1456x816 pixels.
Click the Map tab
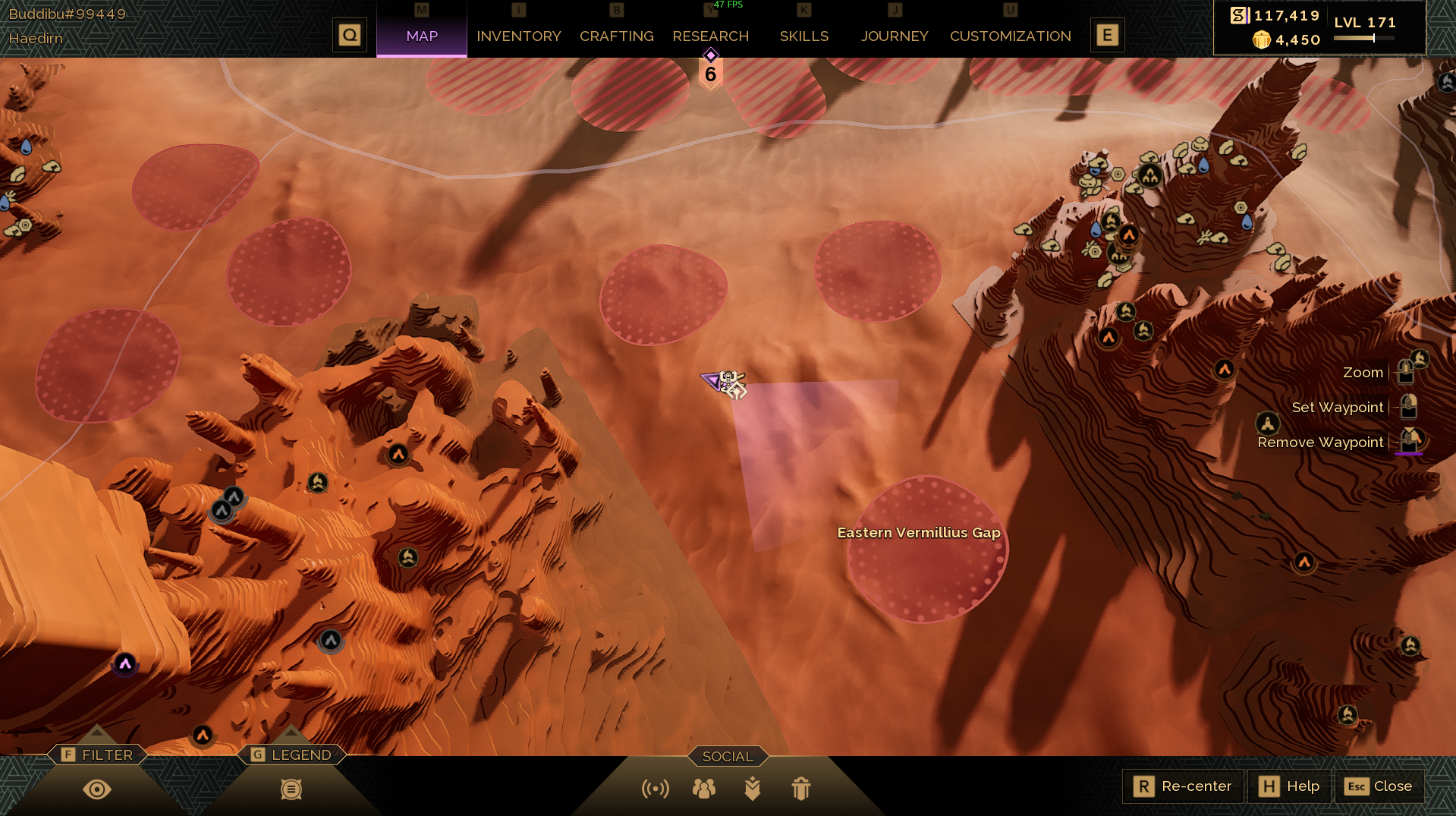[x=422, y=36]
